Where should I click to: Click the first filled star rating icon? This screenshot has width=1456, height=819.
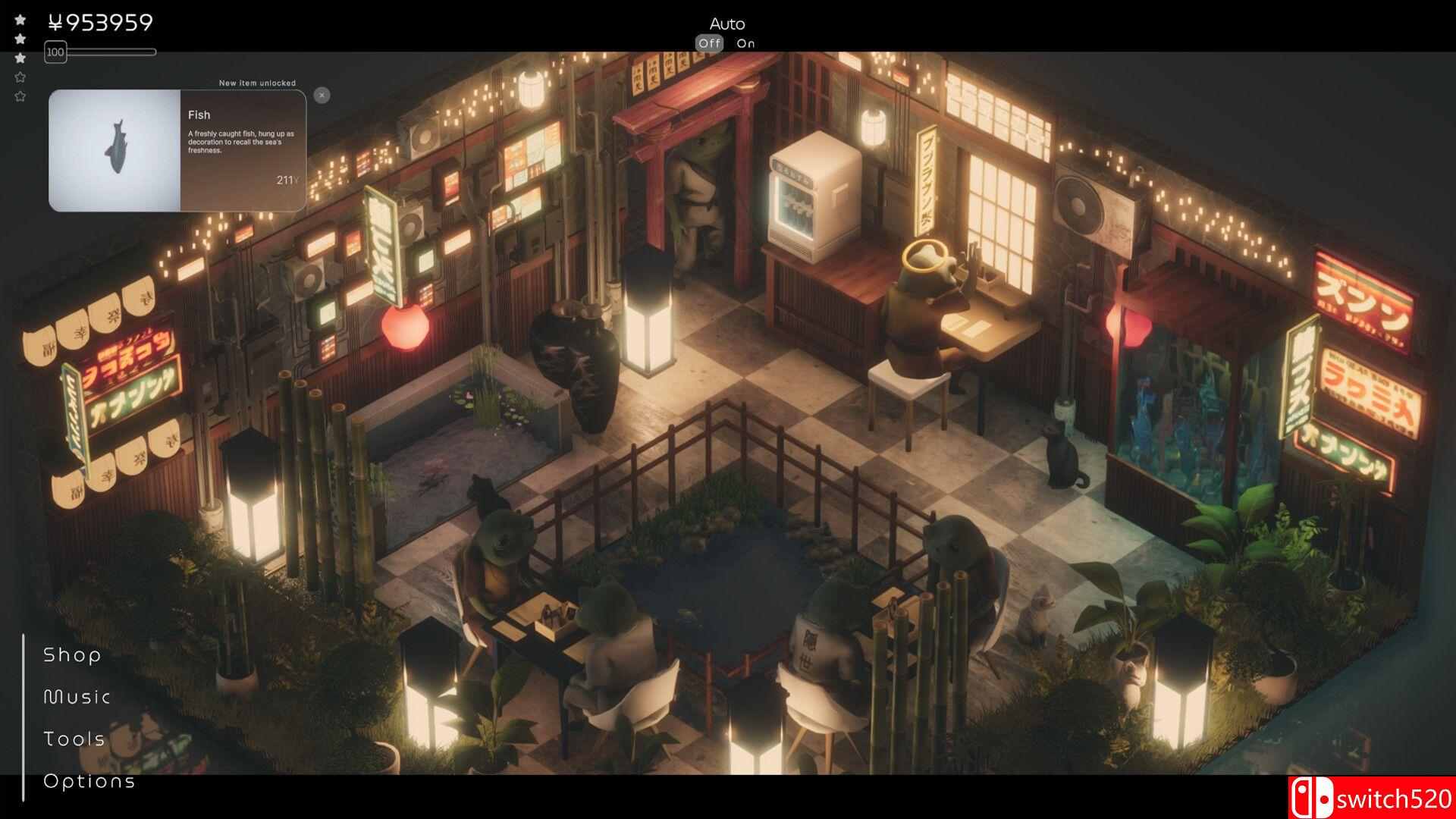click(x=20, y=19)
